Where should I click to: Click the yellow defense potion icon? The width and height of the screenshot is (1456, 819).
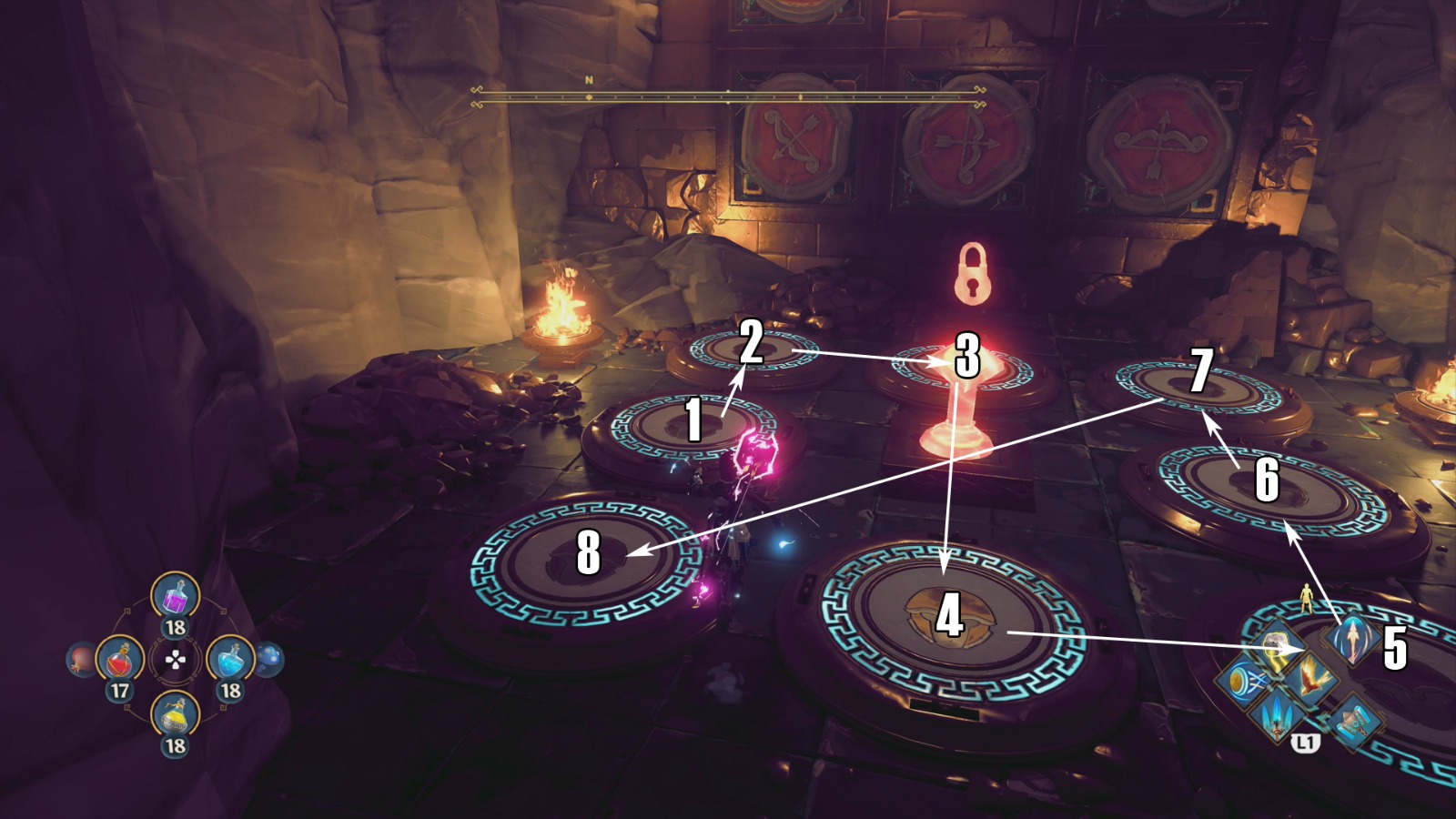click(x=173, y=716)
